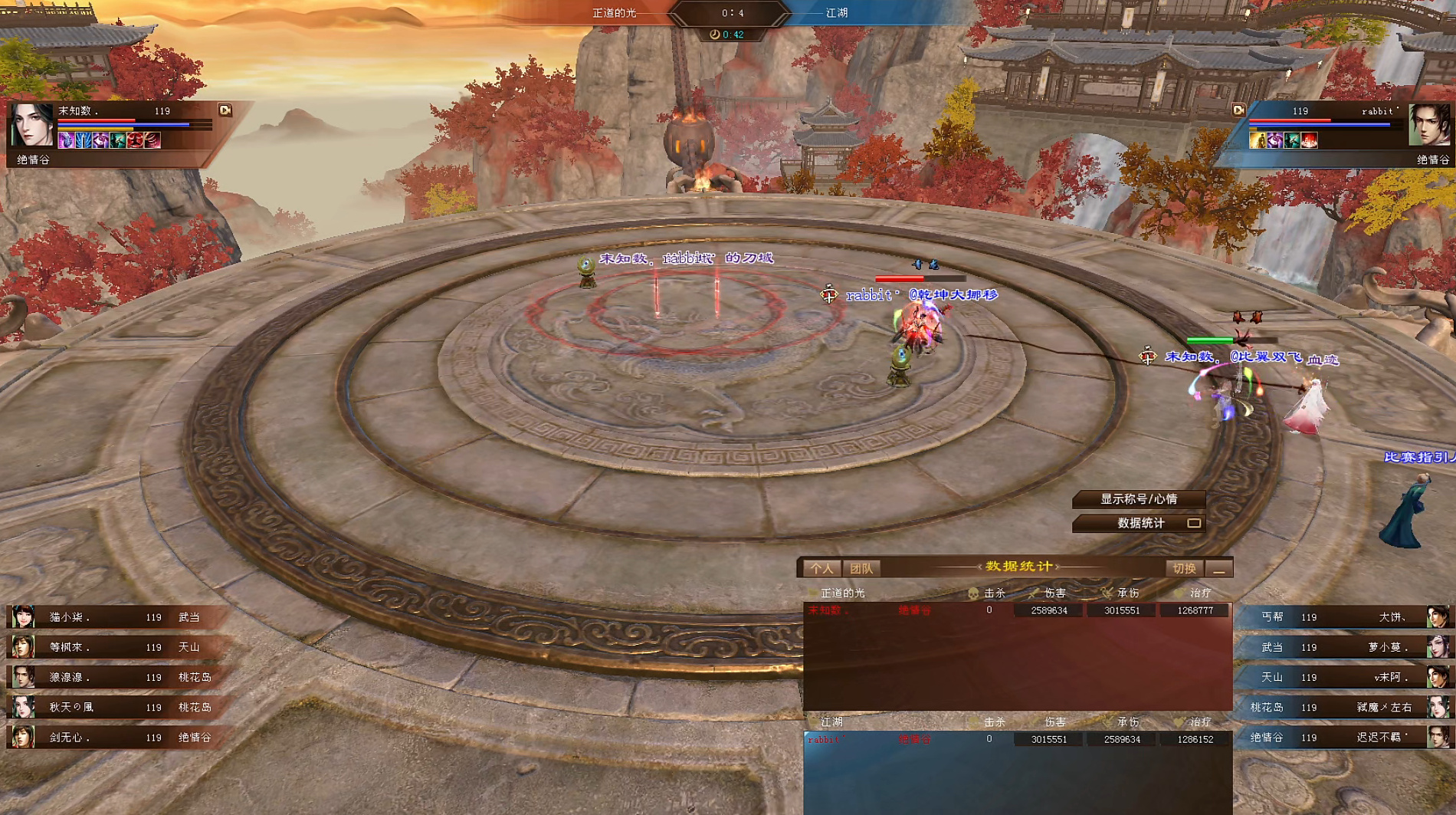
Task: Click the skull kill-count icon in statistics header
Action: [x=972, y=593]
